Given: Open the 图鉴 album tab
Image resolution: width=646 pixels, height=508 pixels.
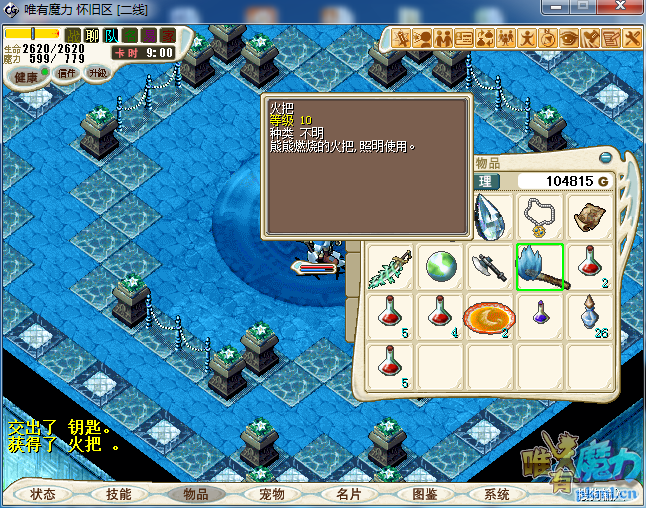Looking at the screenshot, I should pos(424,494).
